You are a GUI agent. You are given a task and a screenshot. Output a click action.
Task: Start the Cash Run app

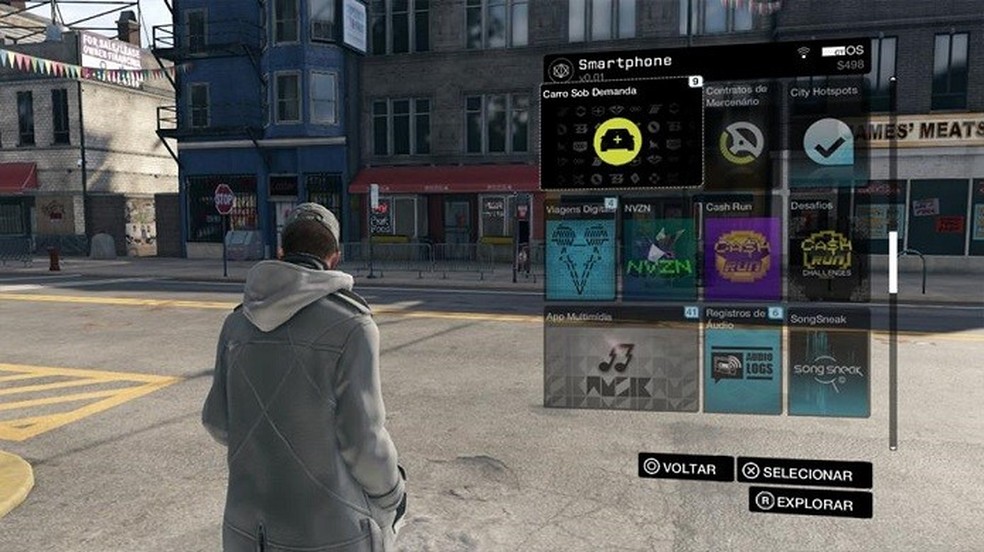[742, 257]
